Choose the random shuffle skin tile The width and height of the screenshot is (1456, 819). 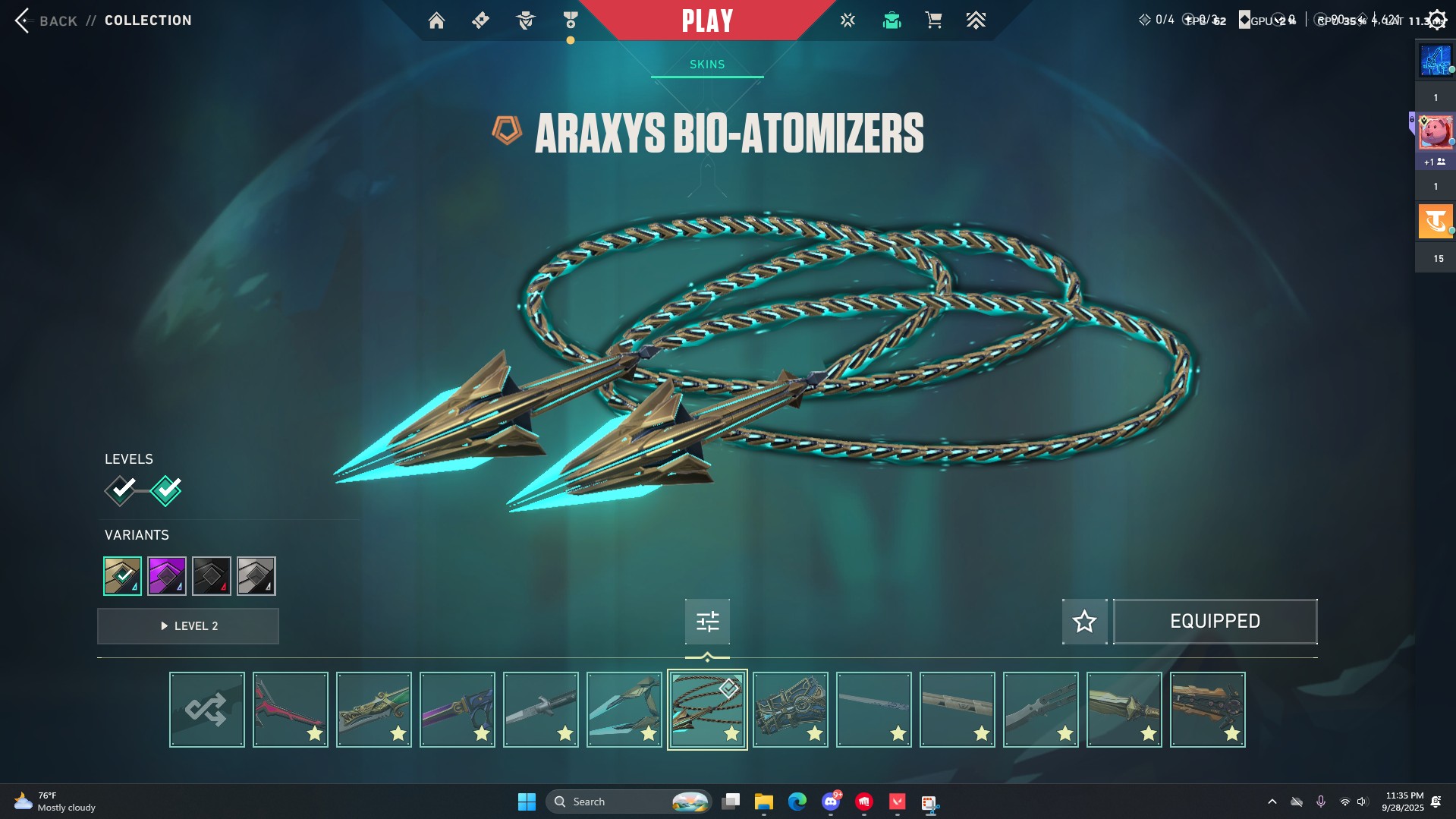(x=207, y=710)
